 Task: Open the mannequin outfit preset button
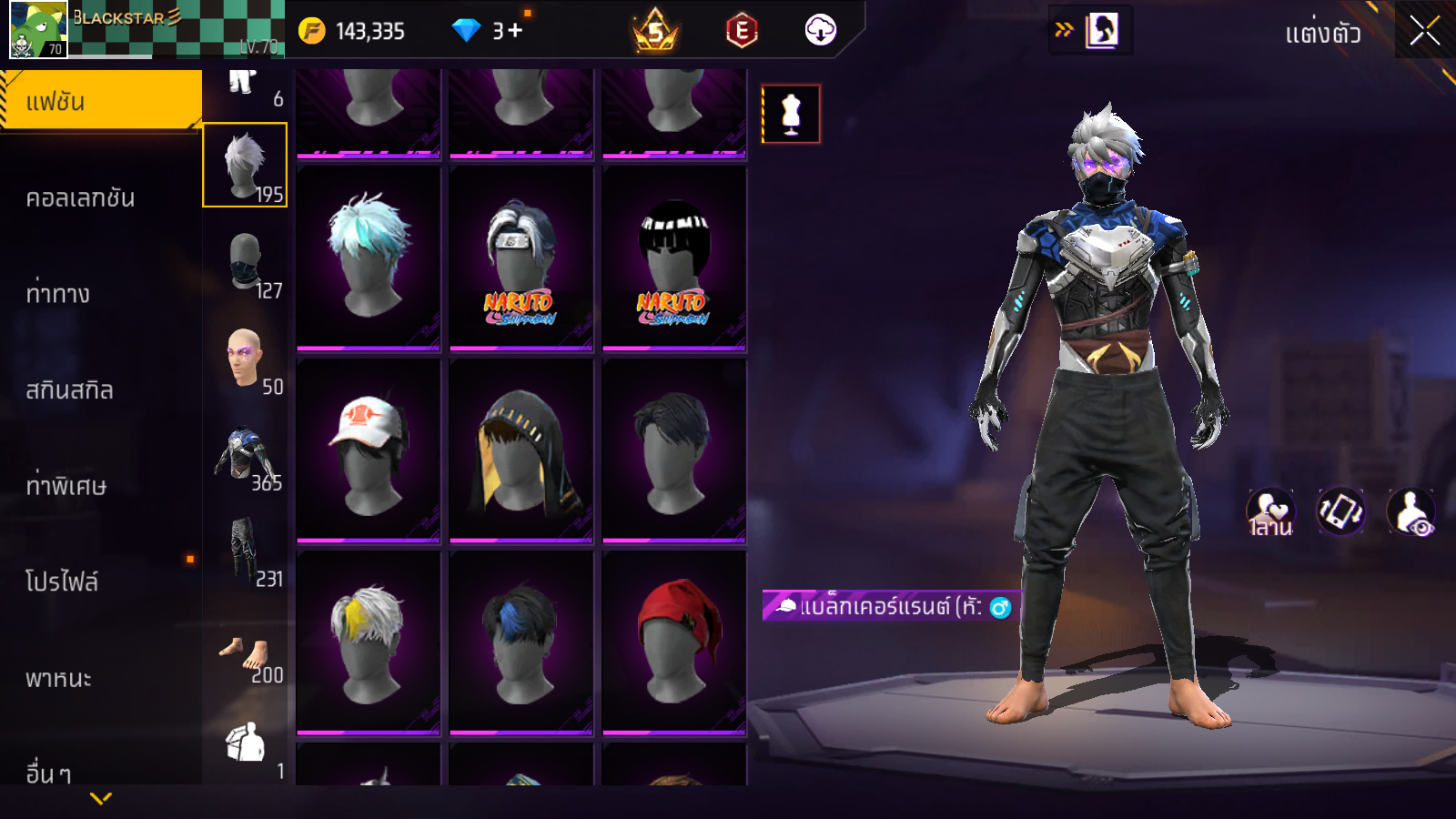pyautogui.click(x=791, y=115)
